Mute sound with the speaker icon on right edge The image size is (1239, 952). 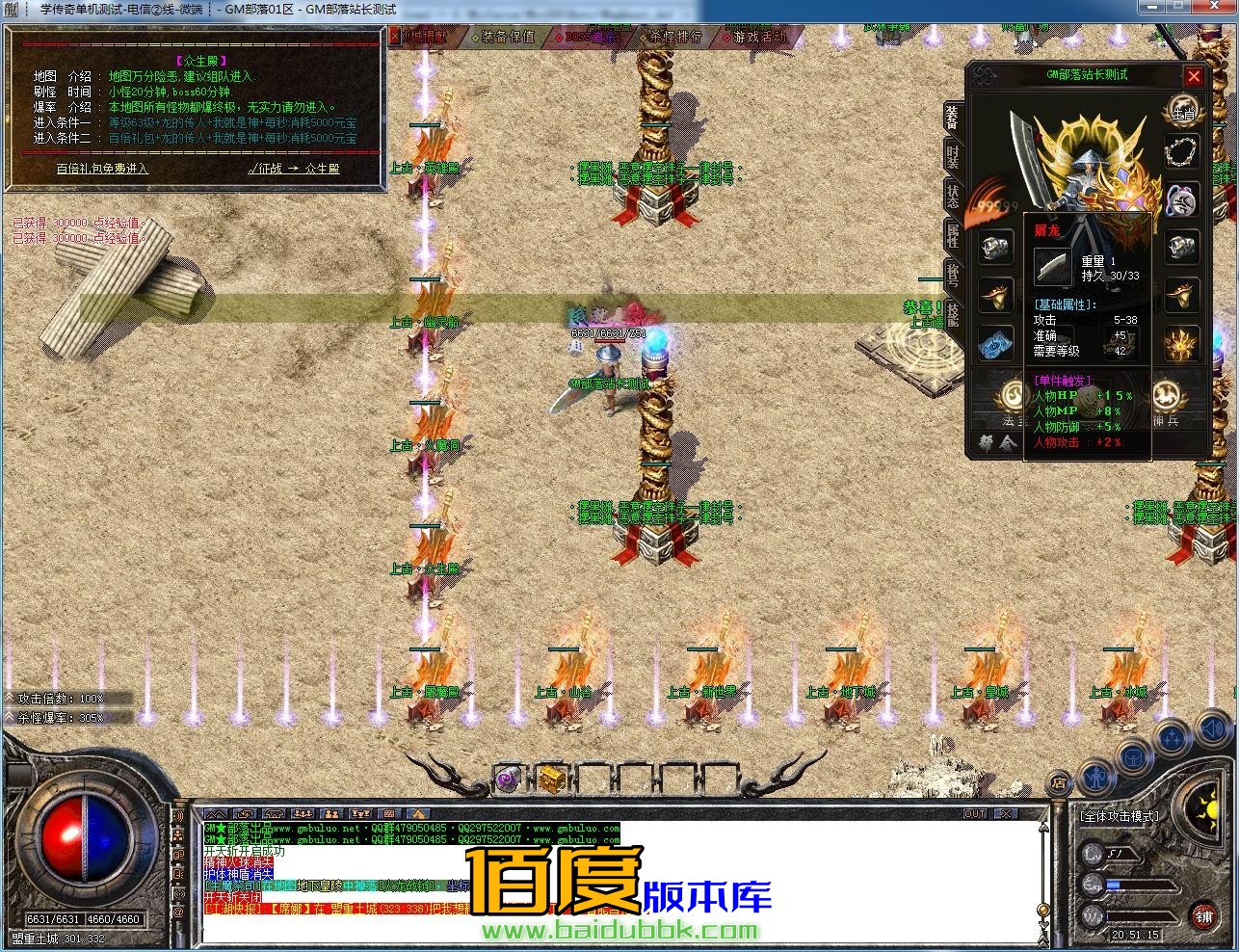pos(1211,730)
